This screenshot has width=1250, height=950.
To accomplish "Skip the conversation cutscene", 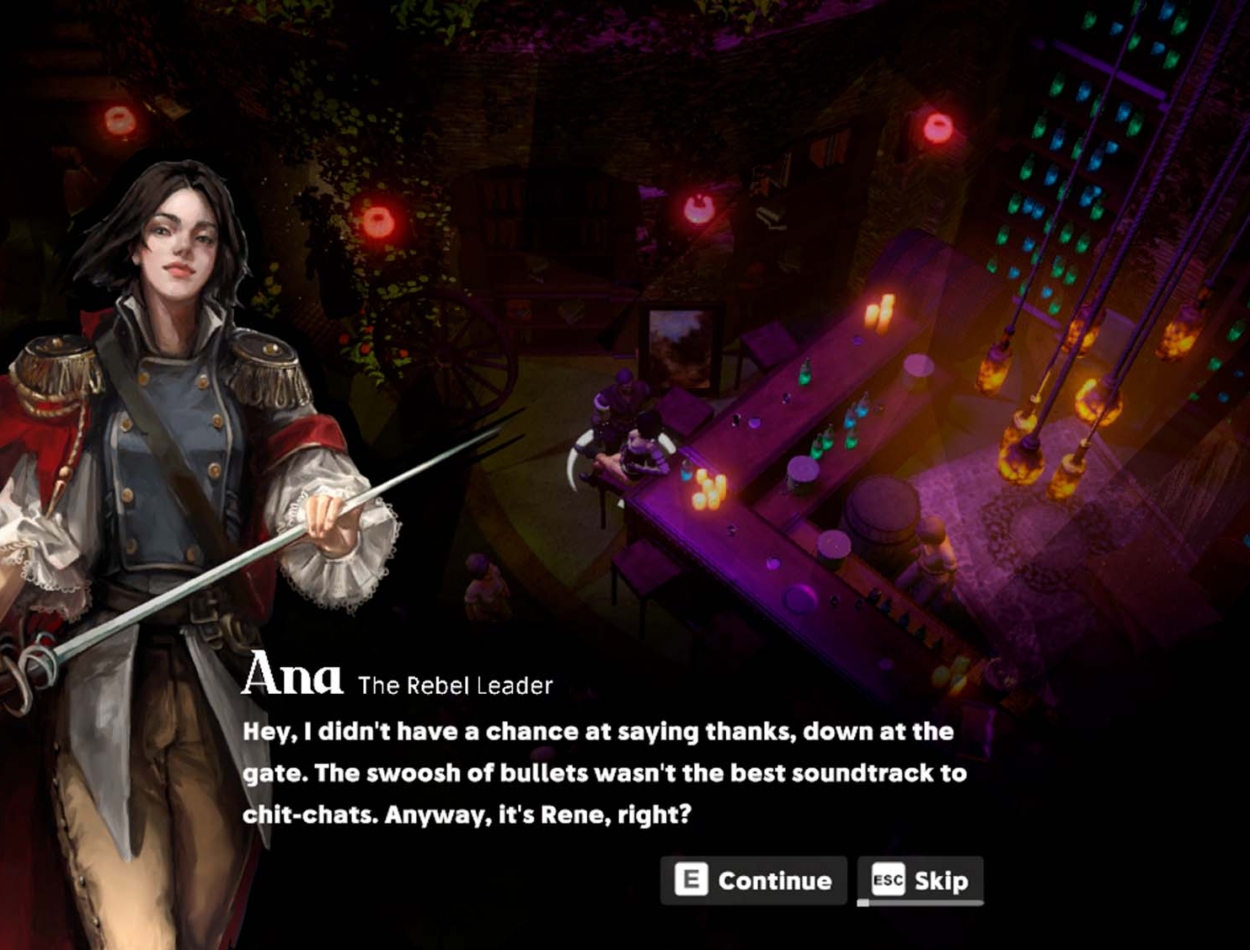I will click(920, 880).
